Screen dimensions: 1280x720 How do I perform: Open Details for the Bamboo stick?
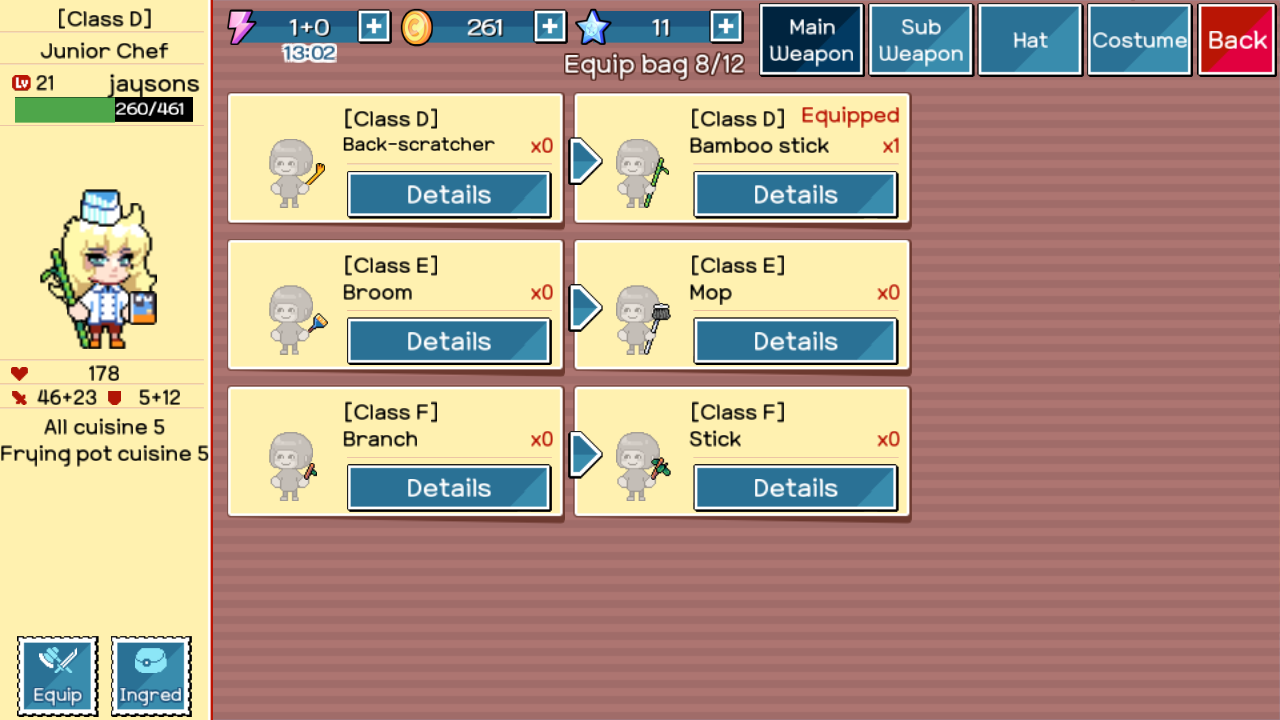(x=795, y=195)
